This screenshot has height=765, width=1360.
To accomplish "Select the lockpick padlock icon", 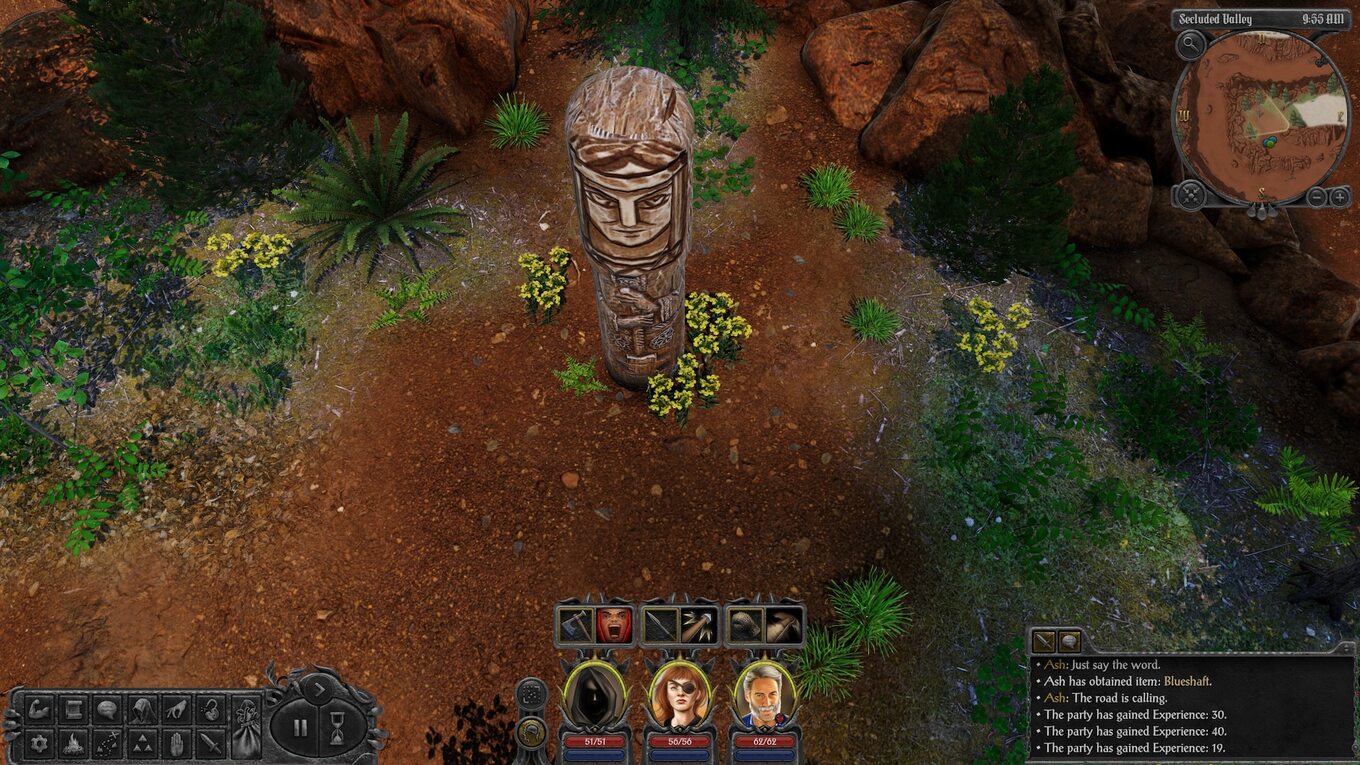I will click(x=210, y=709).
